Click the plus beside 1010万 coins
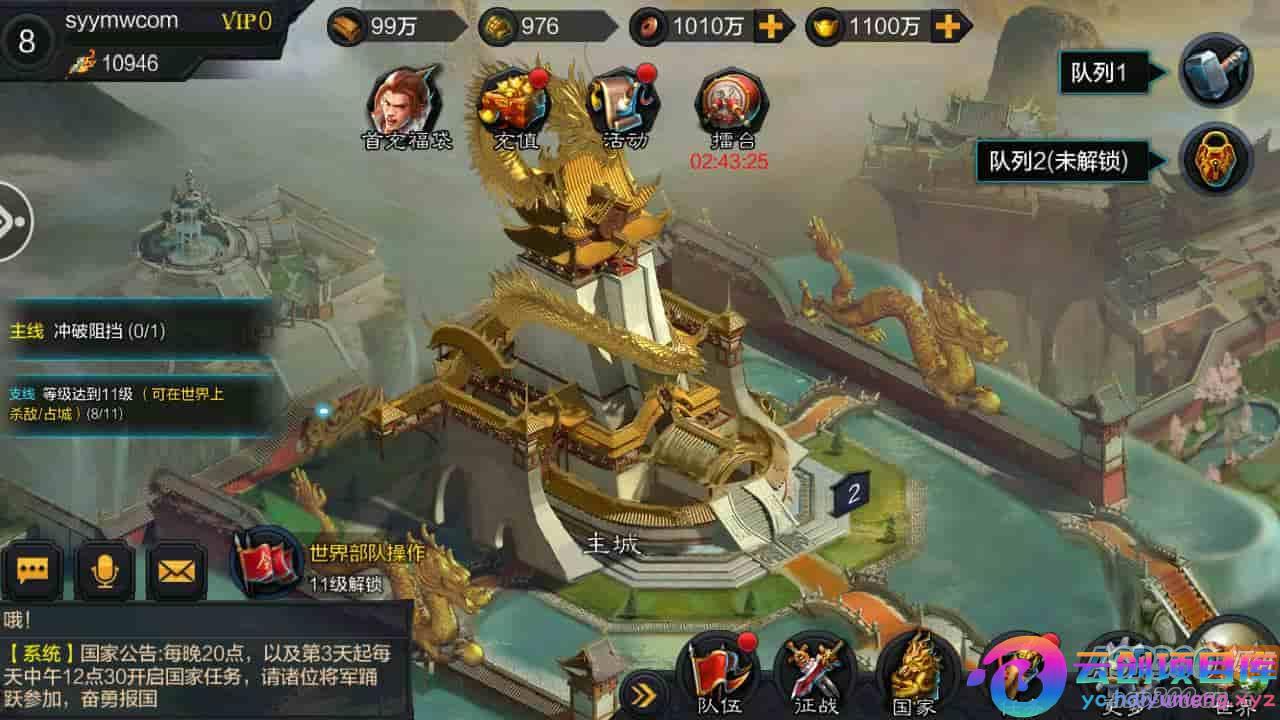The height and width of the screenshot is (720, 1280). coord(770,27)
